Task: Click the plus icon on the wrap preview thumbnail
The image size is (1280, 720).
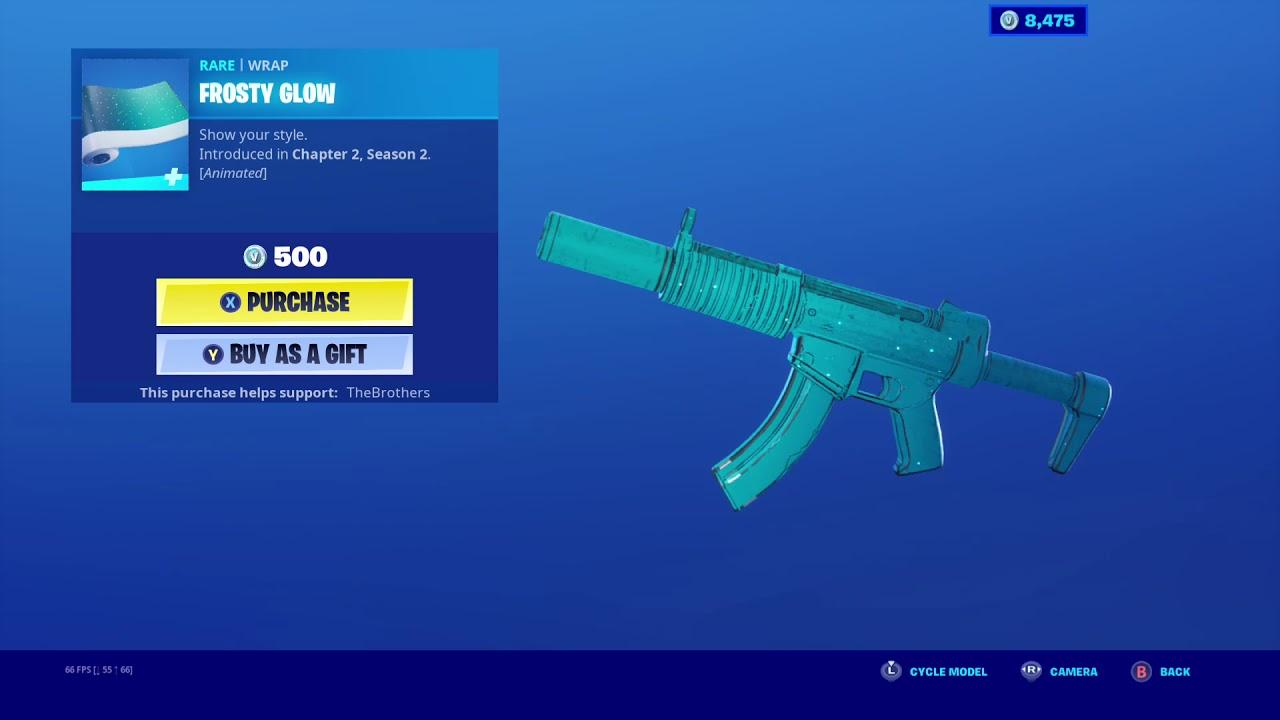Action: (x=173, y=179)
